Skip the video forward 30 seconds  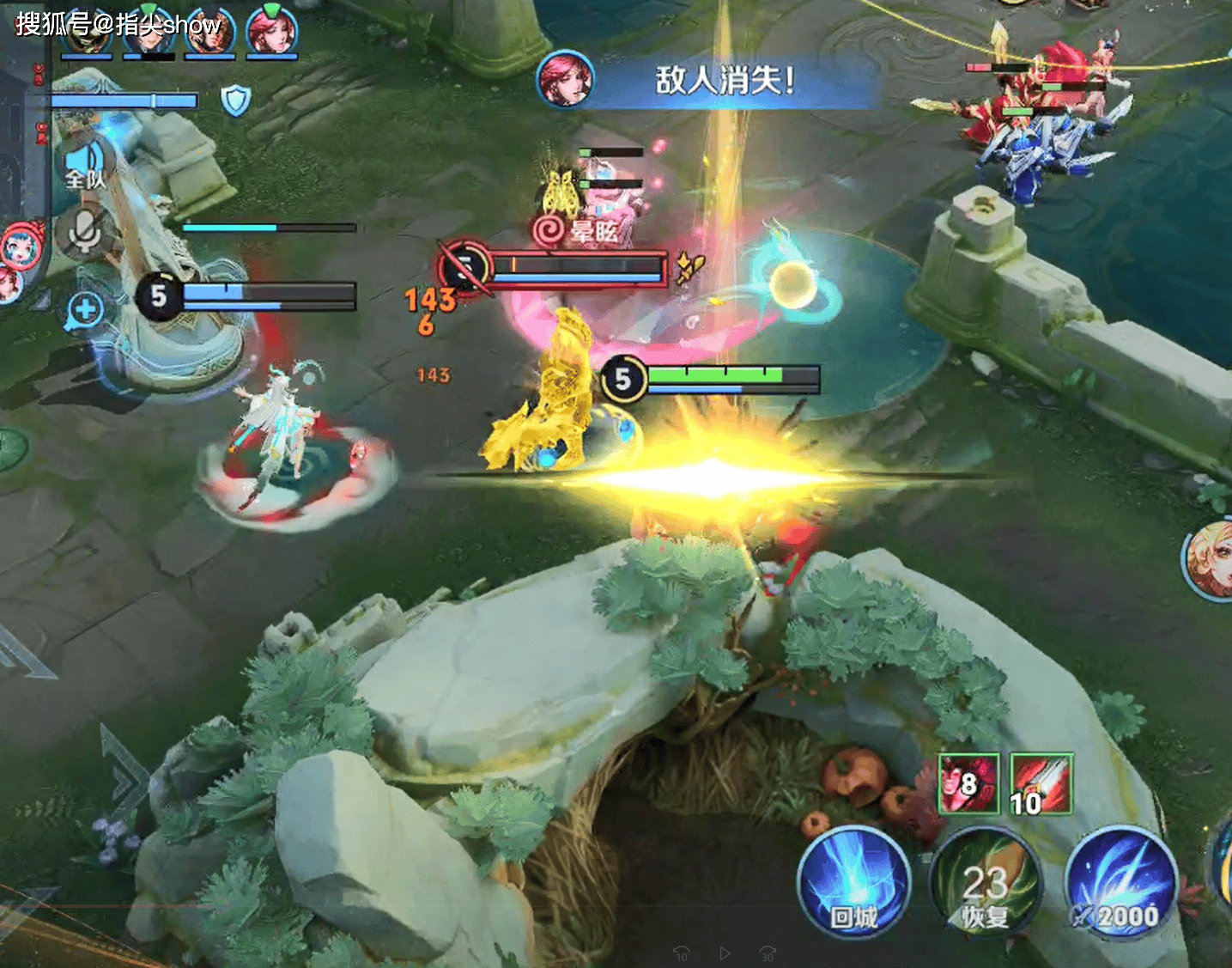[768, 953]
